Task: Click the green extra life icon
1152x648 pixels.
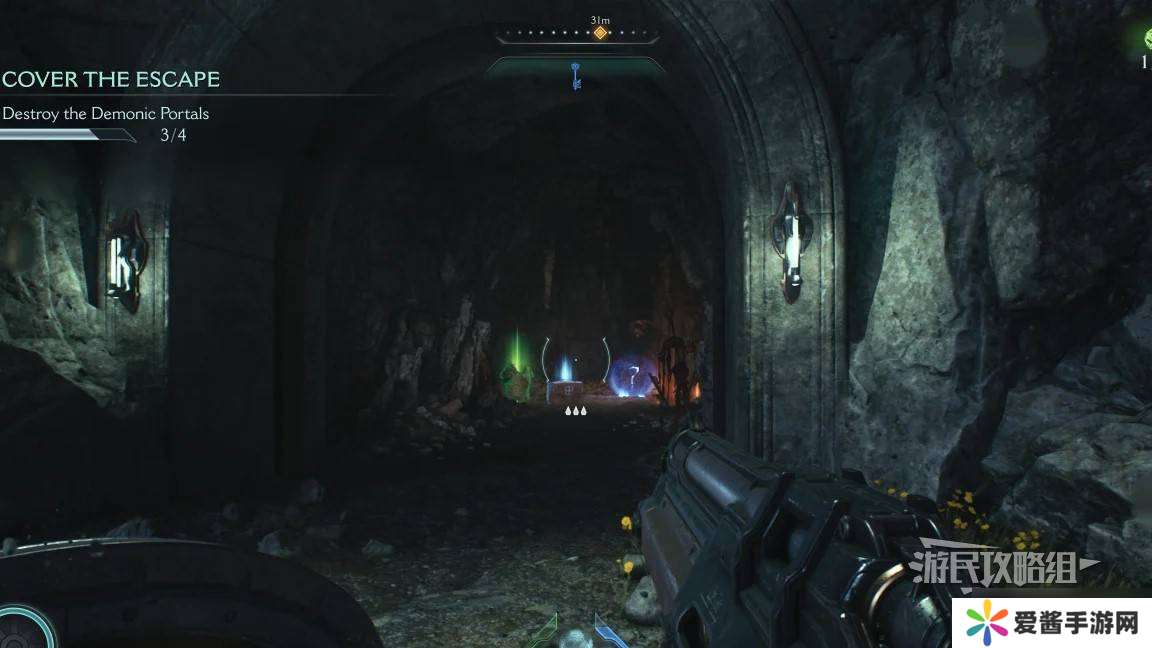Action: (x=1148, y=39)
